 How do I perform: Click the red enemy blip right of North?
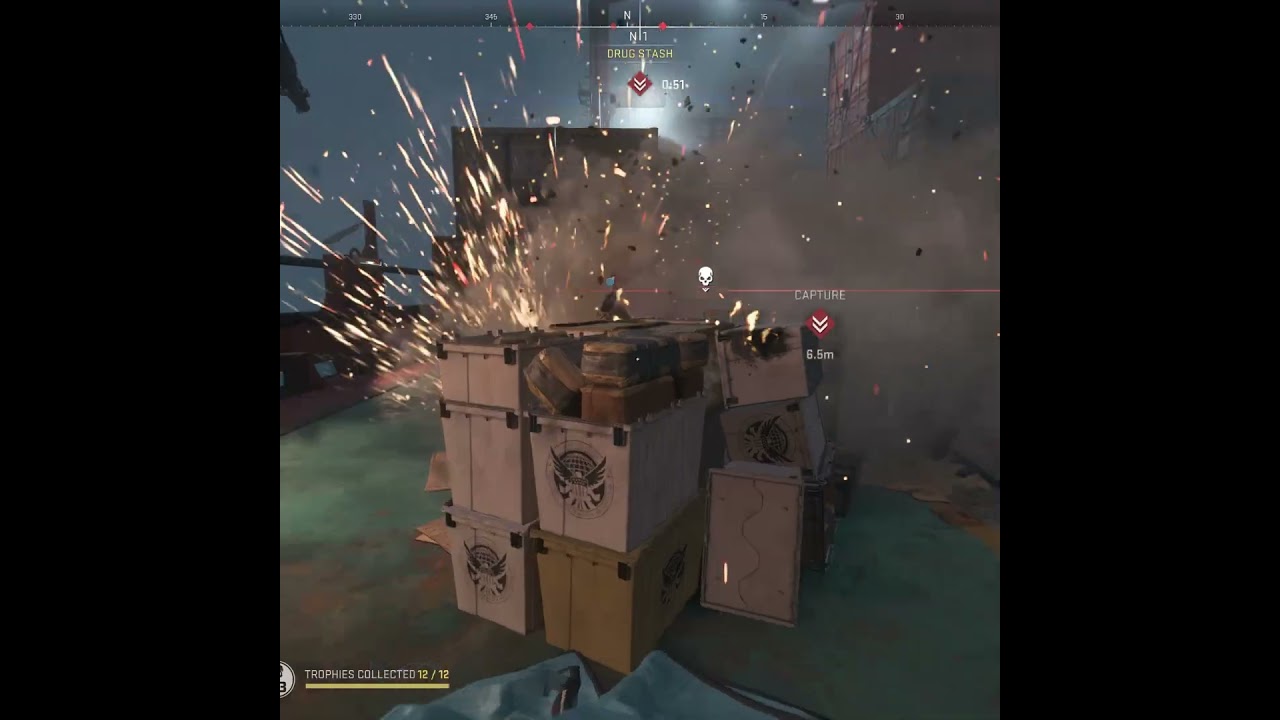tap(663, 26)
